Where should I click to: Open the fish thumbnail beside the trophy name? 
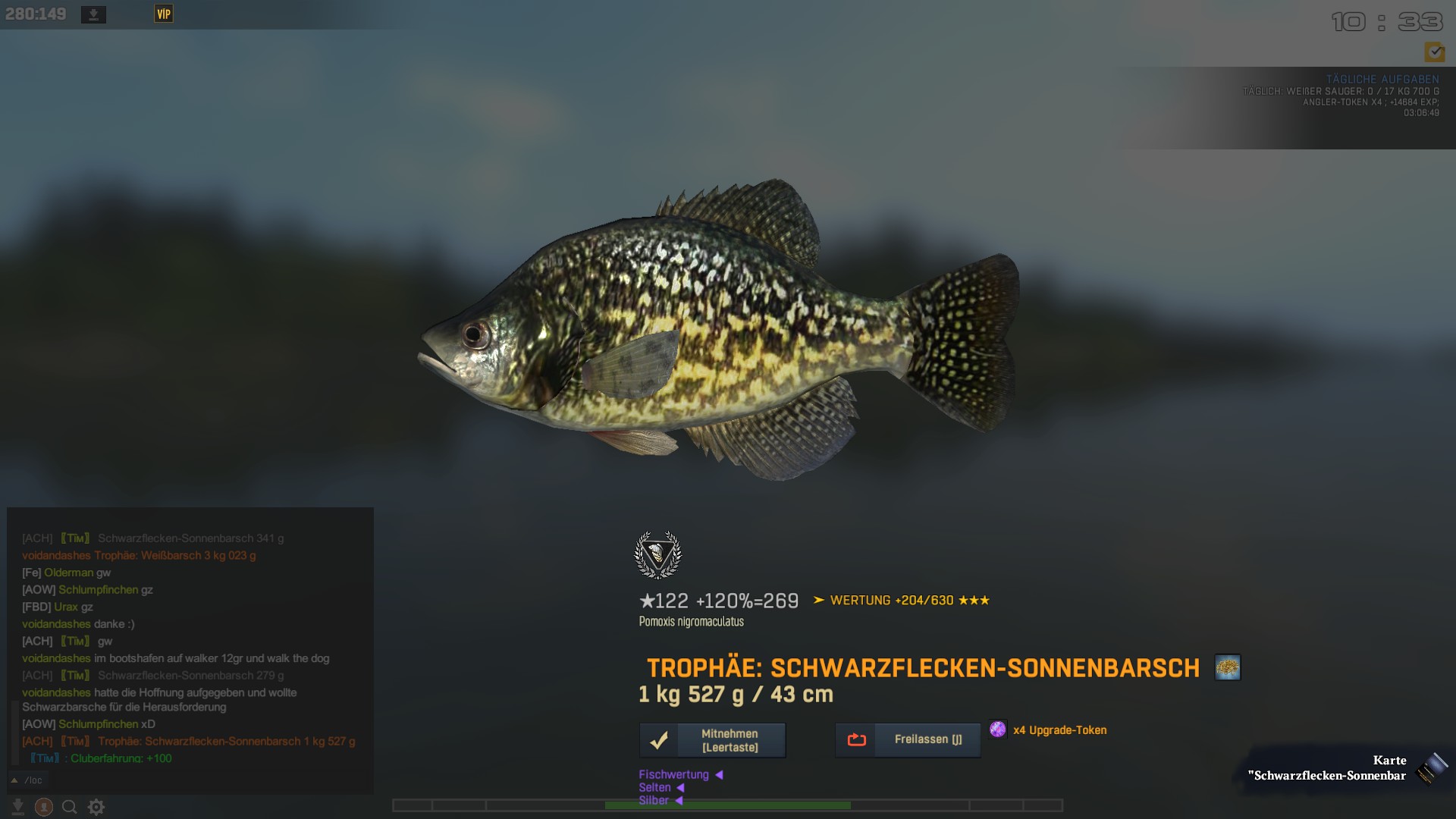1227,667
